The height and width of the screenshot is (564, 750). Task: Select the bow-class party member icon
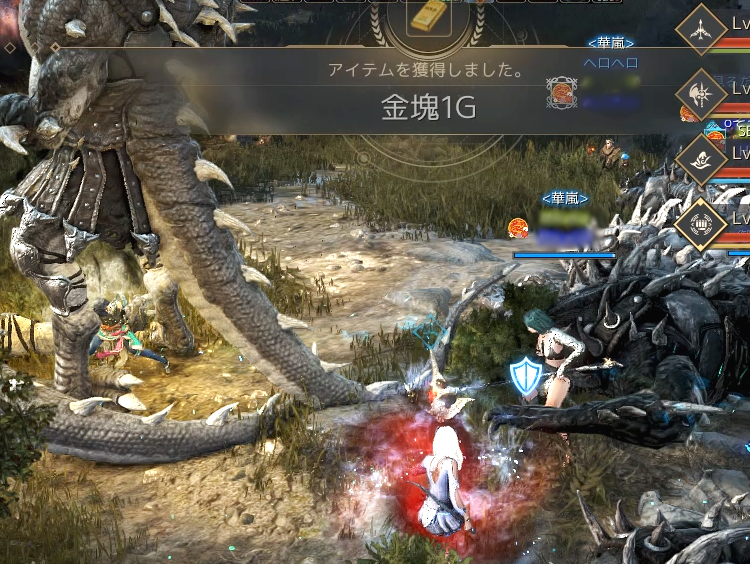701,31
